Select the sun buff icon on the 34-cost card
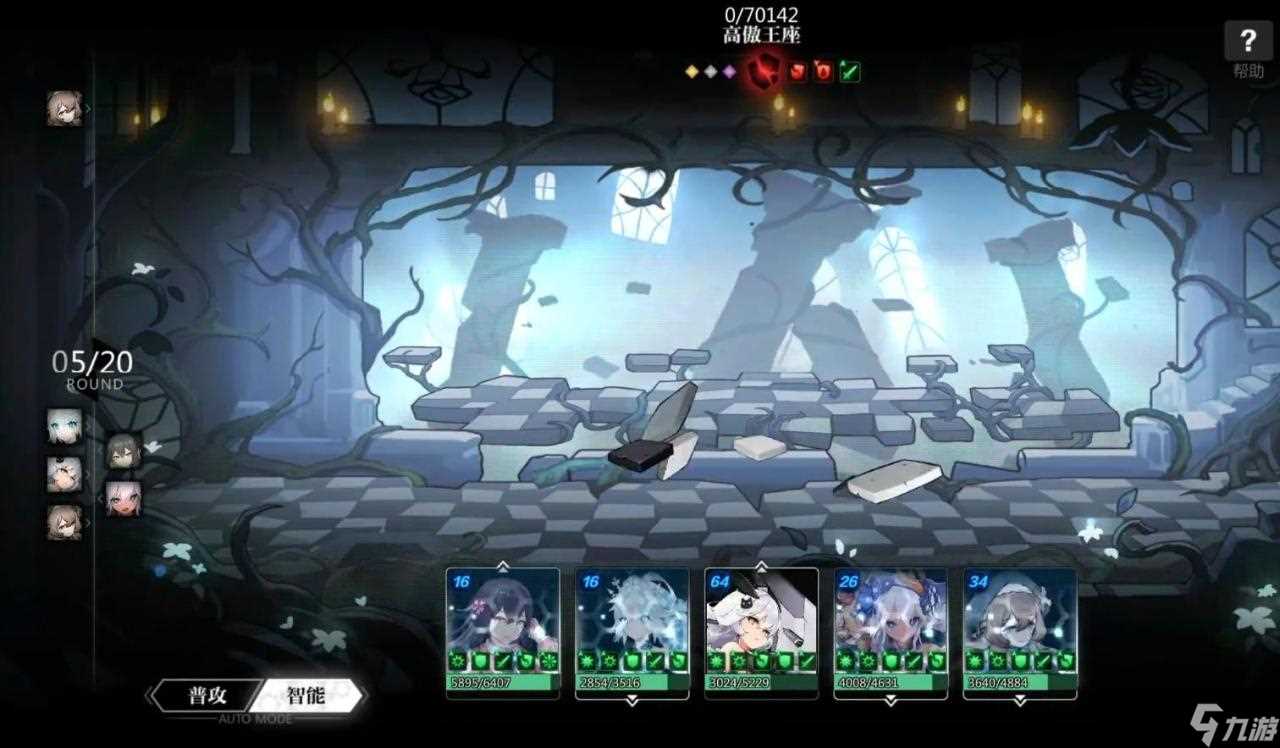The width and height of the screenshot is (1280, 748). (x=976, y=660)
